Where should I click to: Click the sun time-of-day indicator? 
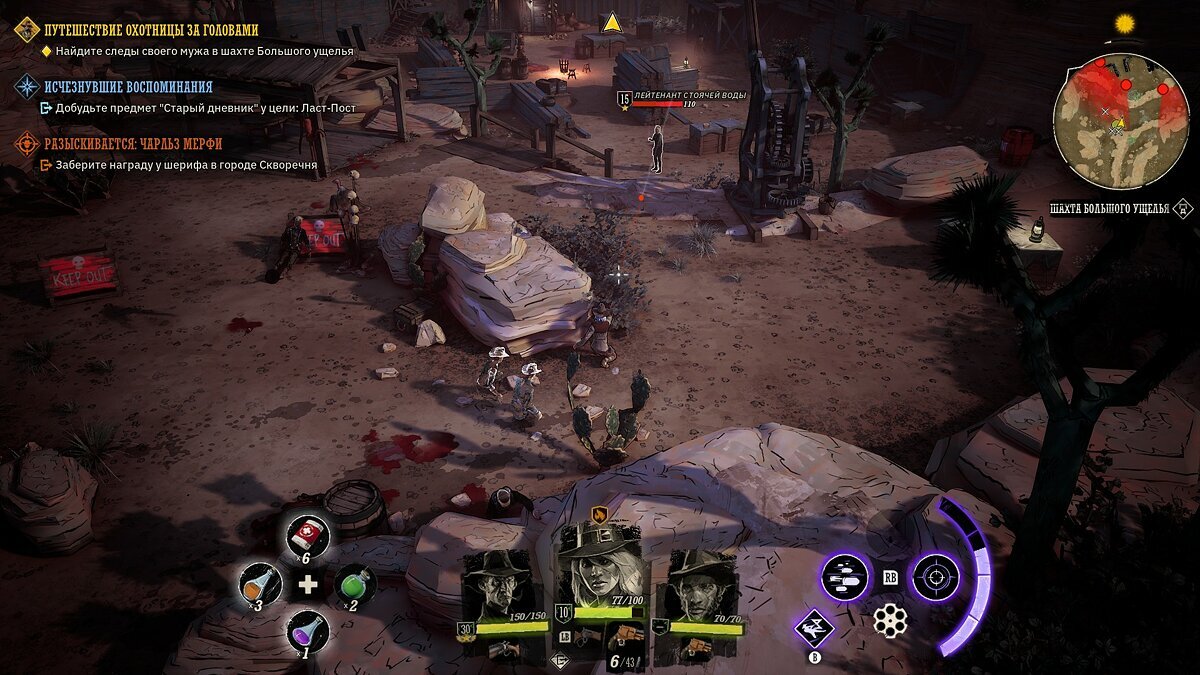[1126, 23]
